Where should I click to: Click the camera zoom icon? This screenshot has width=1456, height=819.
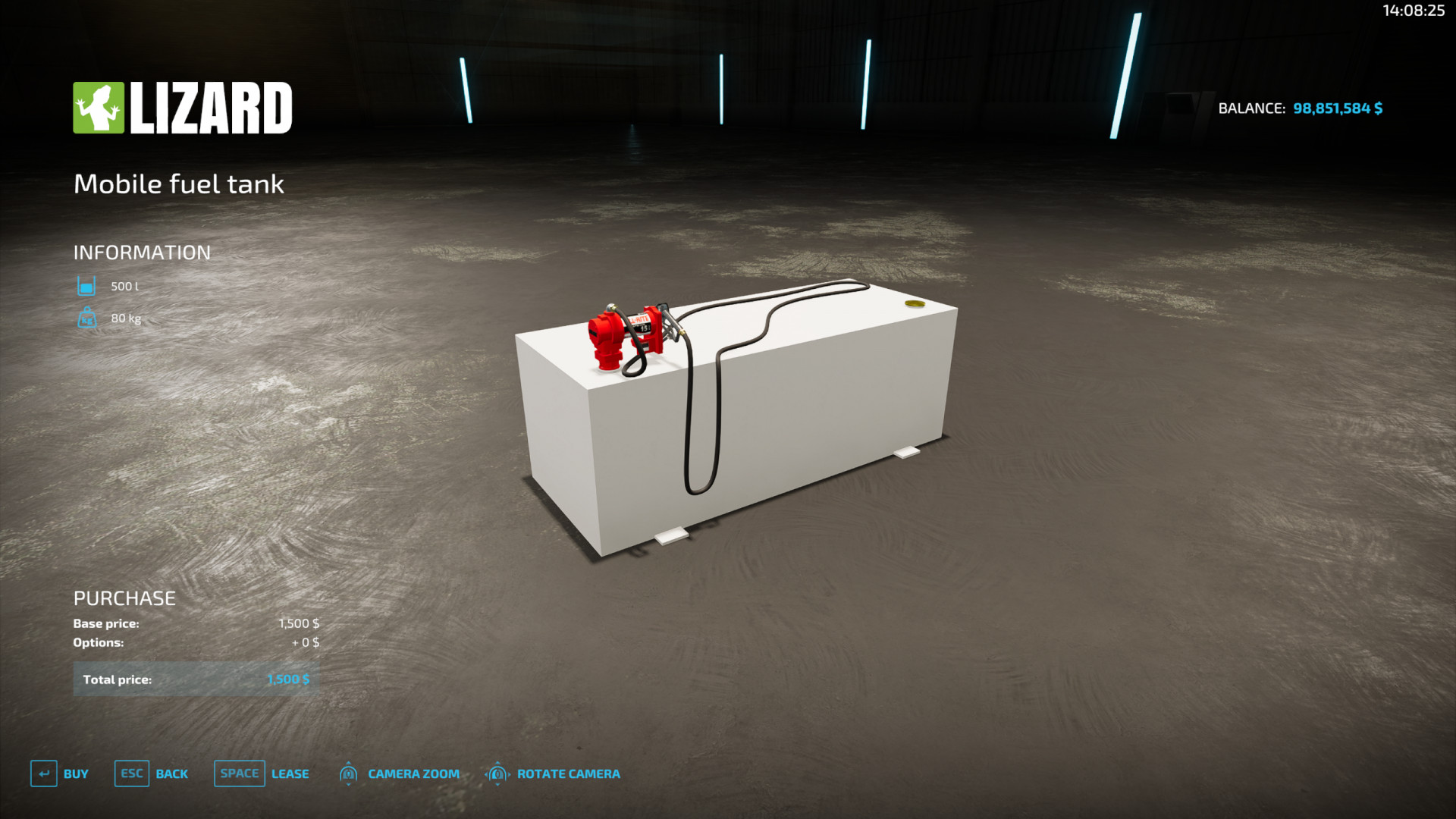349,773
